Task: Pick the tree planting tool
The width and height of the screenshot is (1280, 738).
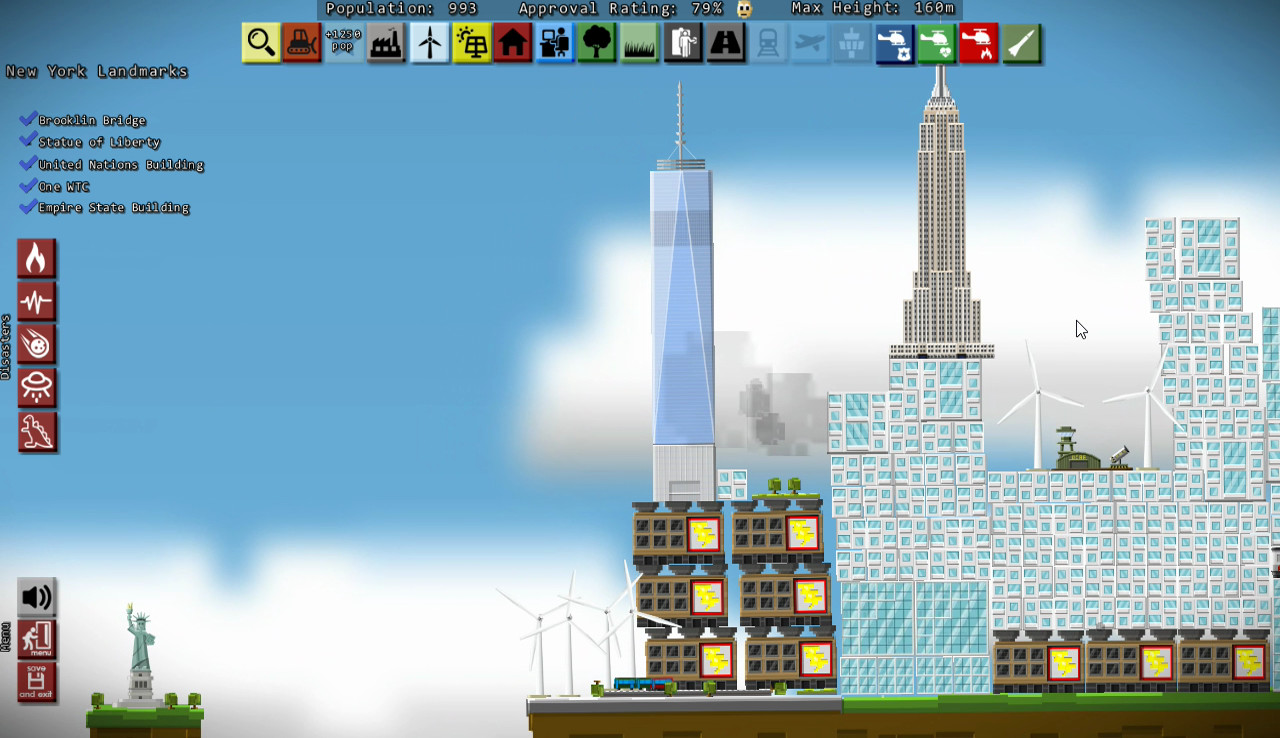Action: point(596,43)
